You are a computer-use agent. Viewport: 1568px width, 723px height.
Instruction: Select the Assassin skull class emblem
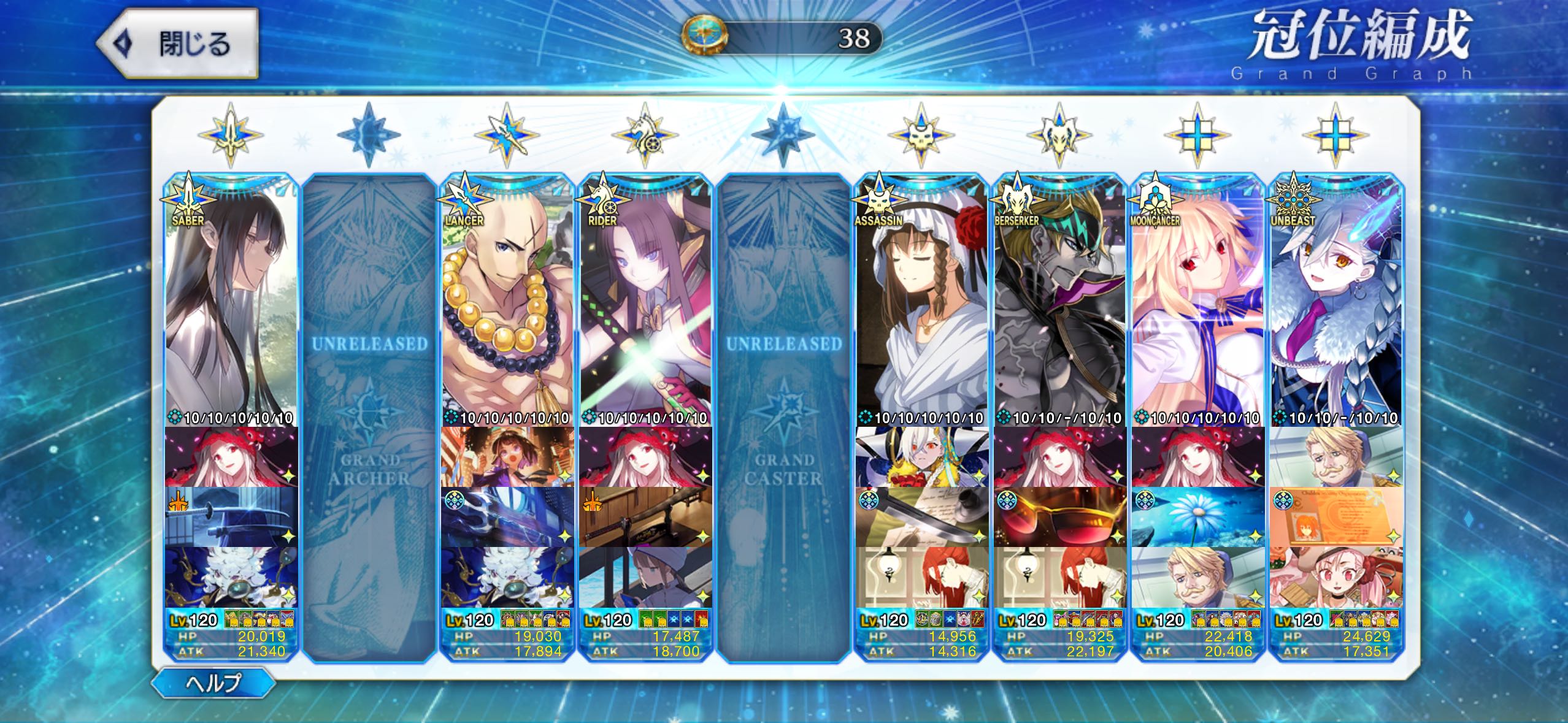pyautogui.click(x=921, y=136)
